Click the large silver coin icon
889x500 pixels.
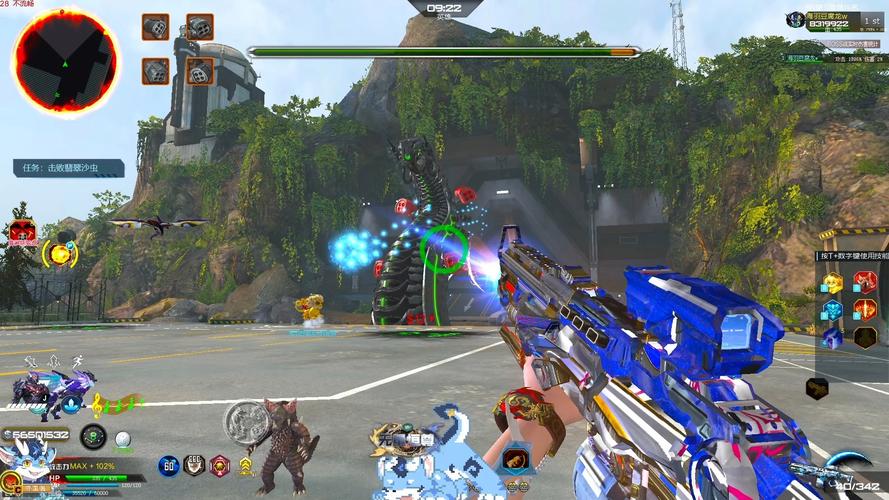coord(244,421)
